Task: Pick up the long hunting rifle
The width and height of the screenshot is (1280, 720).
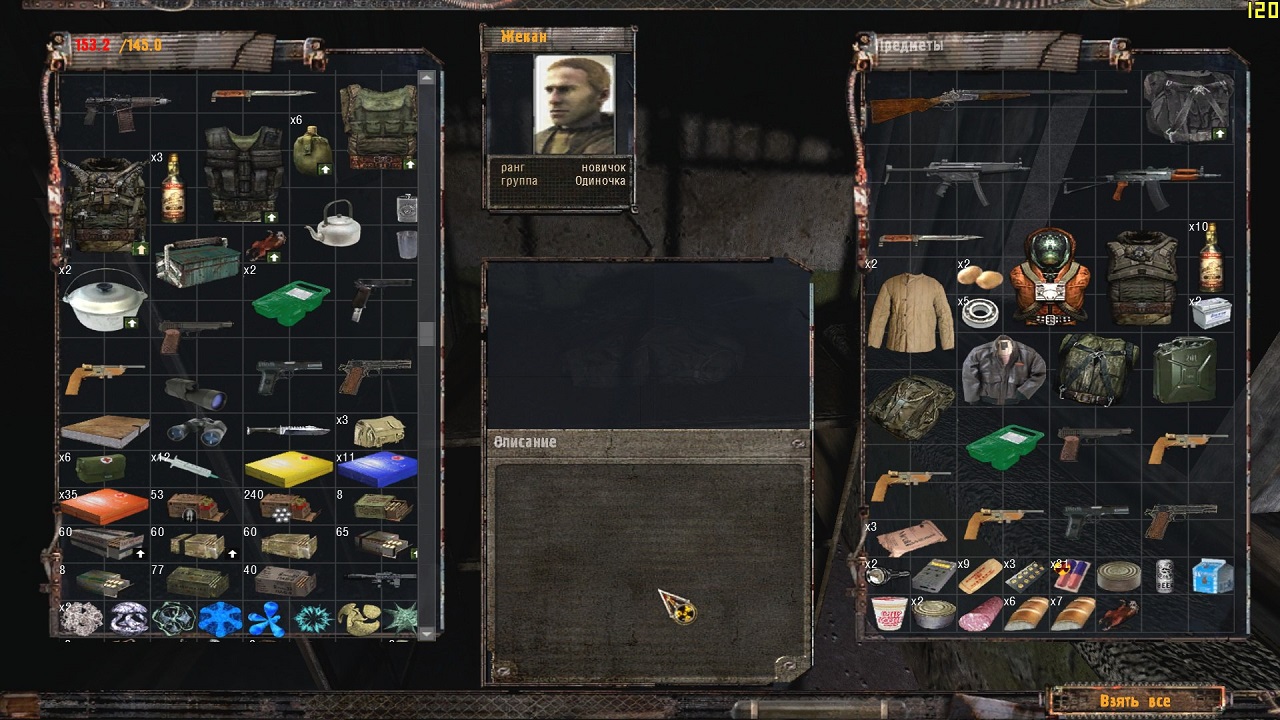Action: coord(996,100)
